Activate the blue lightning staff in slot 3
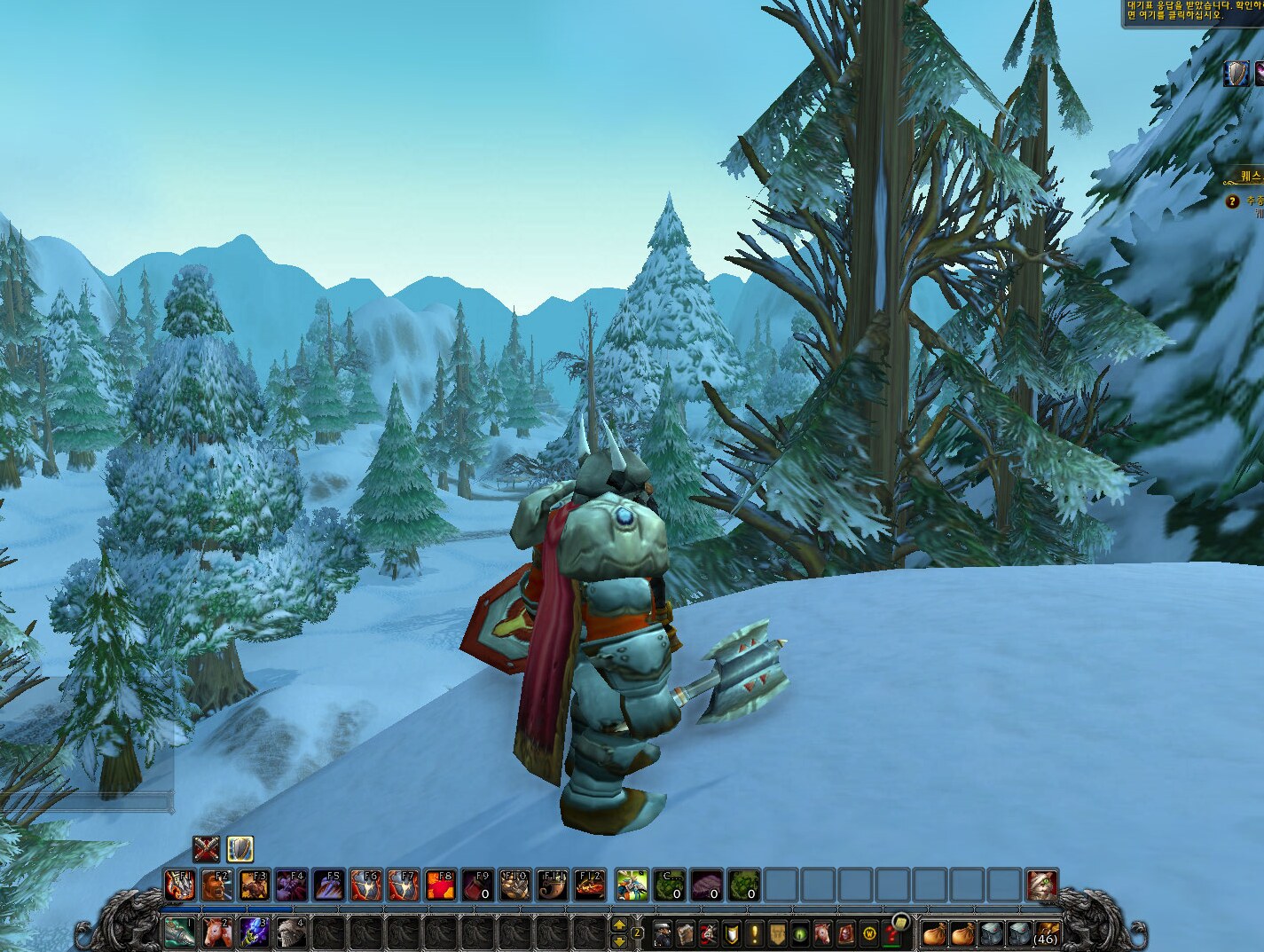The width and height of the screenshot is (1264, 952). [253, 933]
